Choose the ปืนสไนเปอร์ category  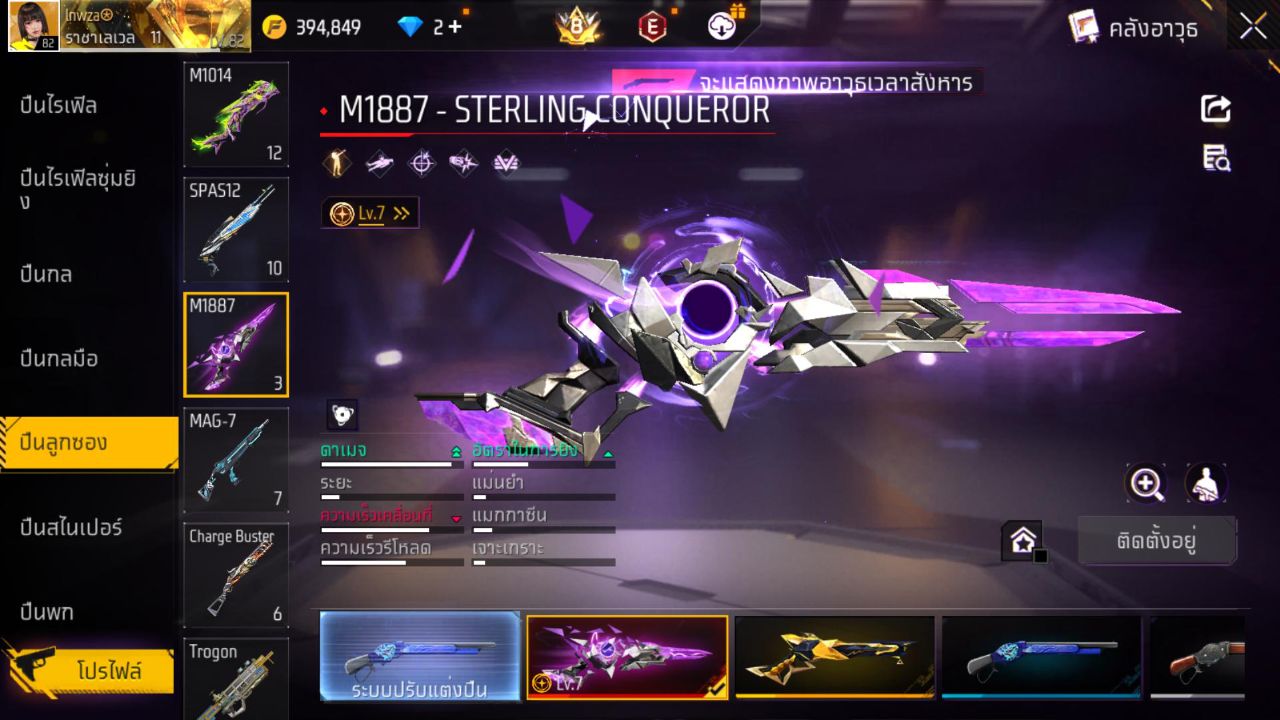click(71, 527)
